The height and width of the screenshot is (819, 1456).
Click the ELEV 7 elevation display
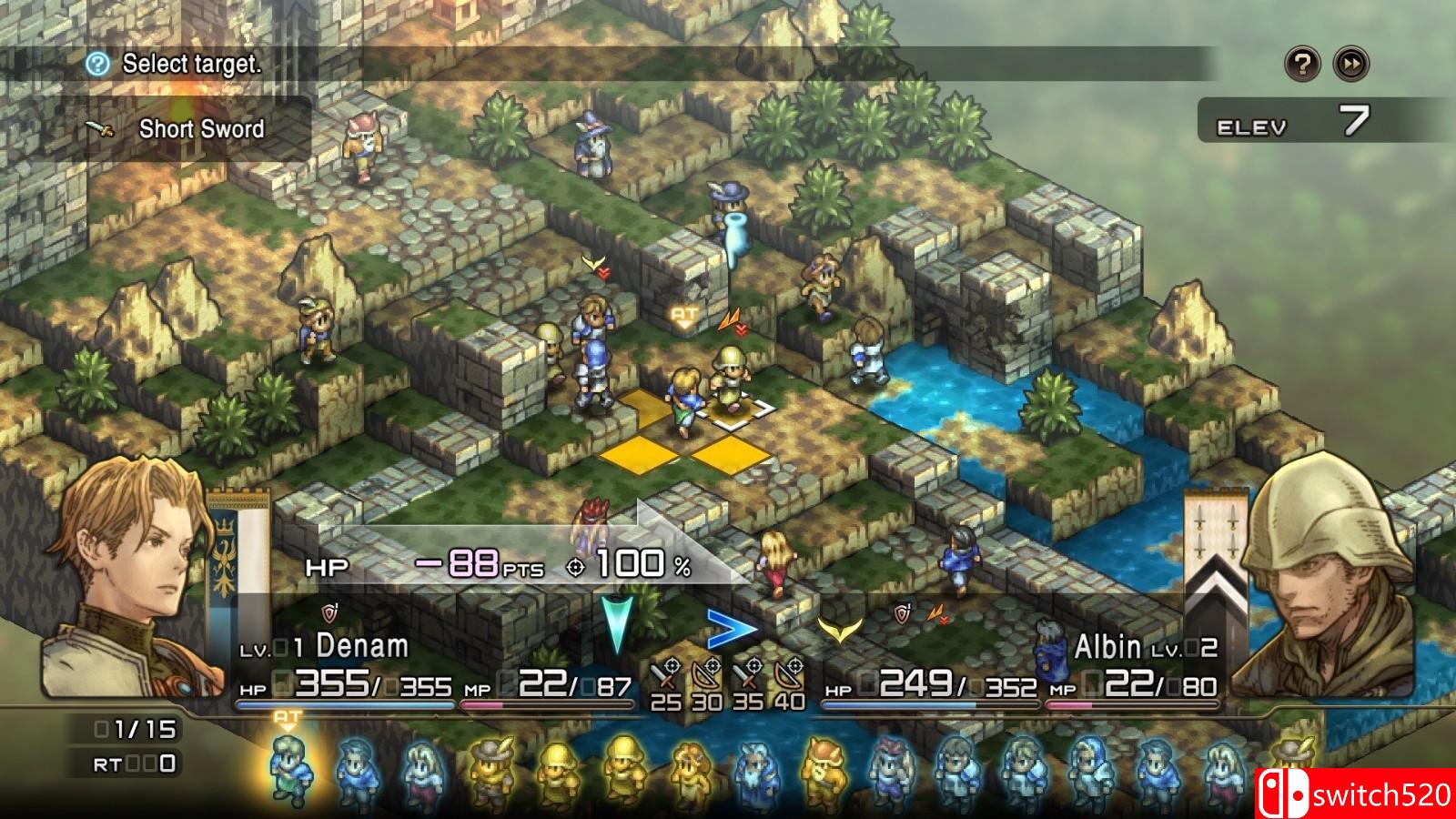coord(1292,118)
